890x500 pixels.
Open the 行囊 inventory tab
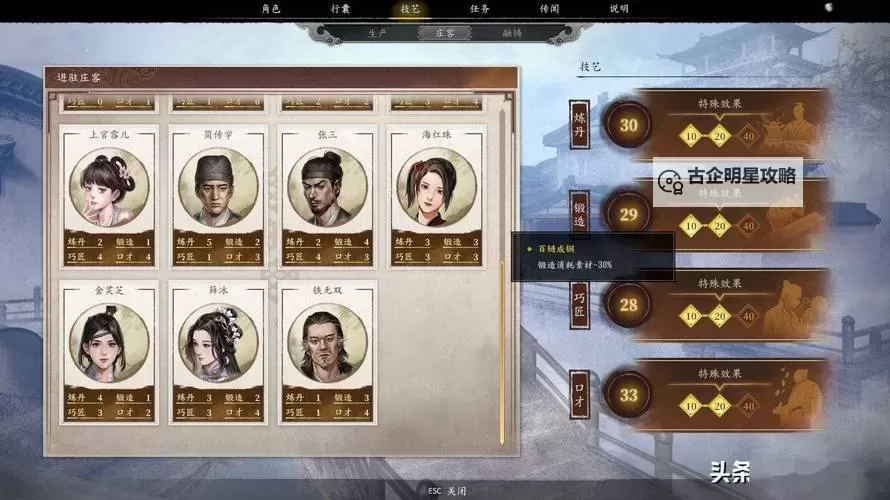coord(340,9)
